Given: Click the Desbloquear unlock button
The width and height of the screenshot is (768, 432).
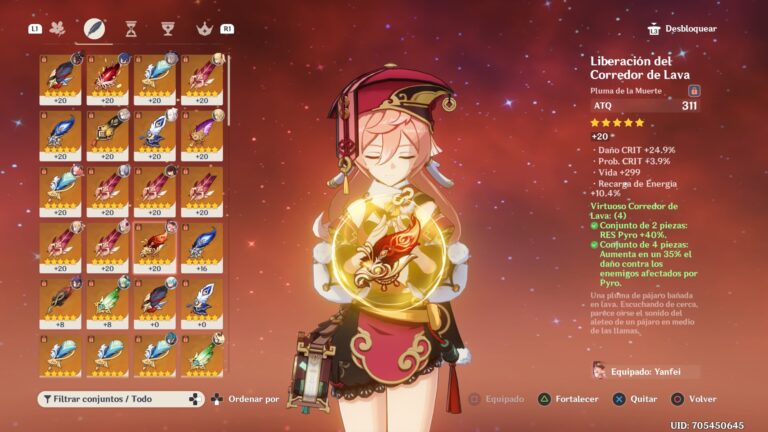Looking at the screenshot, I should click(x=682, y=29).
